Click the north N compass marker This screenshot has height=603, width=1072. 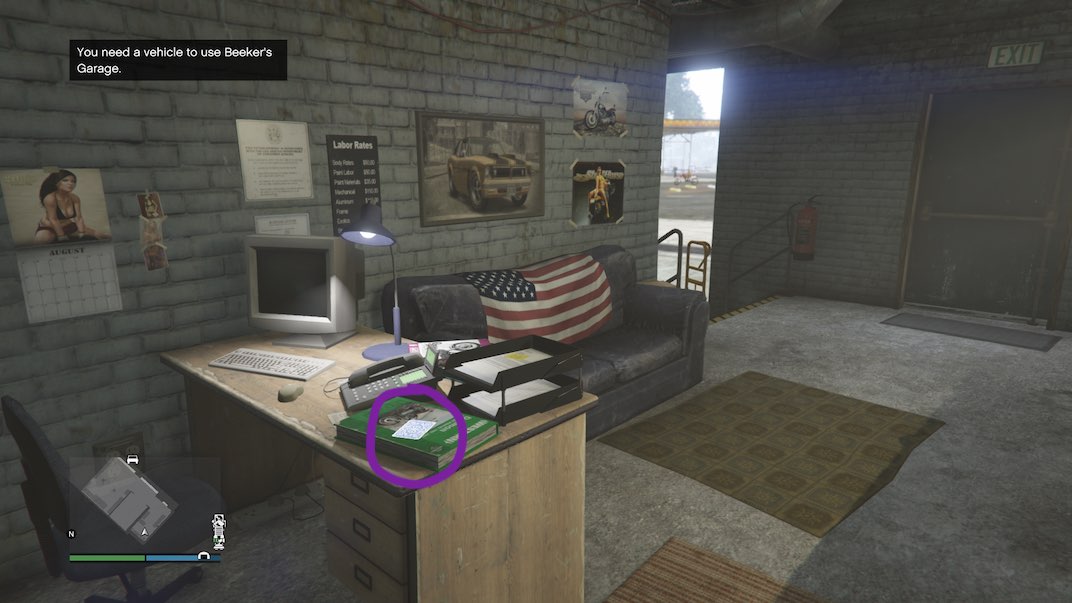pos(71,534)
